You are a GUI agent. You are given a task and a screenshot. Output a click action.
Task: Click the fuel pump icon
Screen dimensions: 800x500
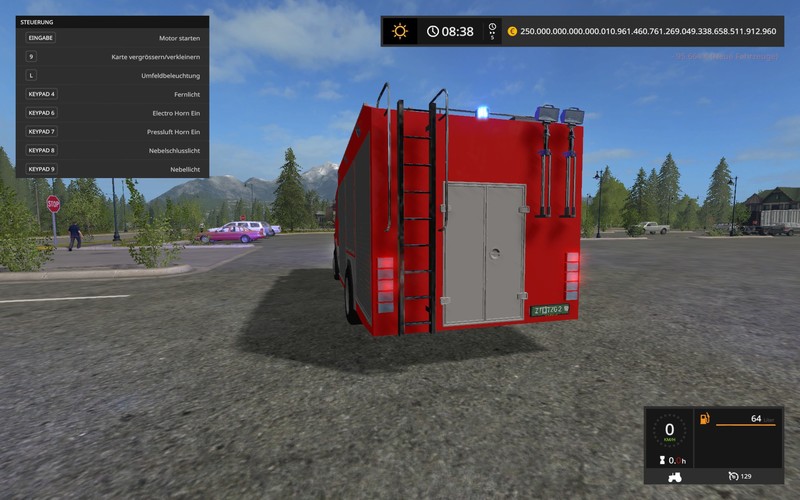point(703,418)
